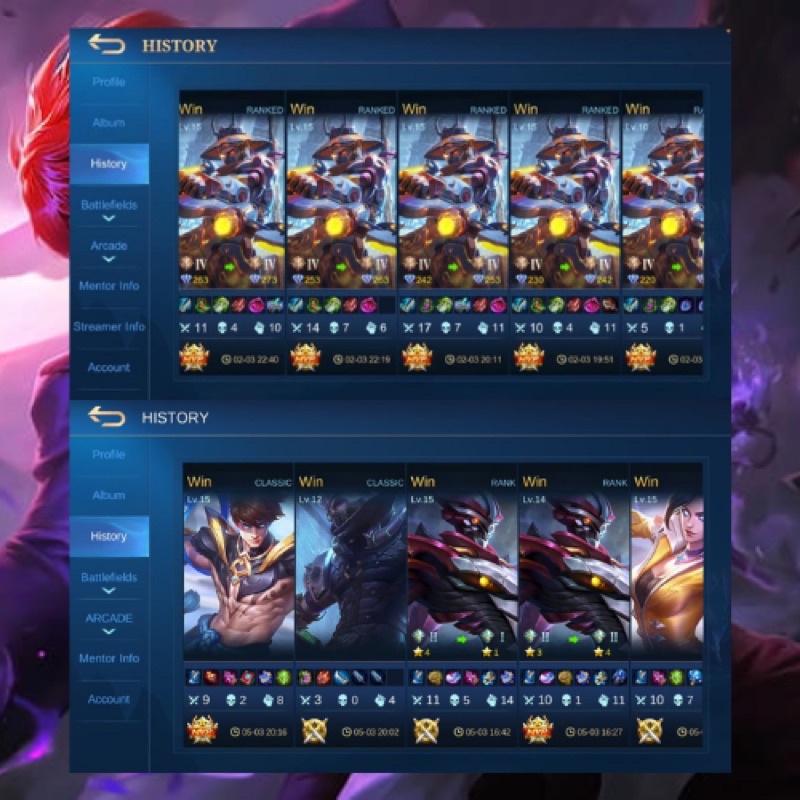Open Mentor Info directly above Streamer Info
The width and height of the screenshot is (800, 800).
pyautogui.click(x=109, y=286)
